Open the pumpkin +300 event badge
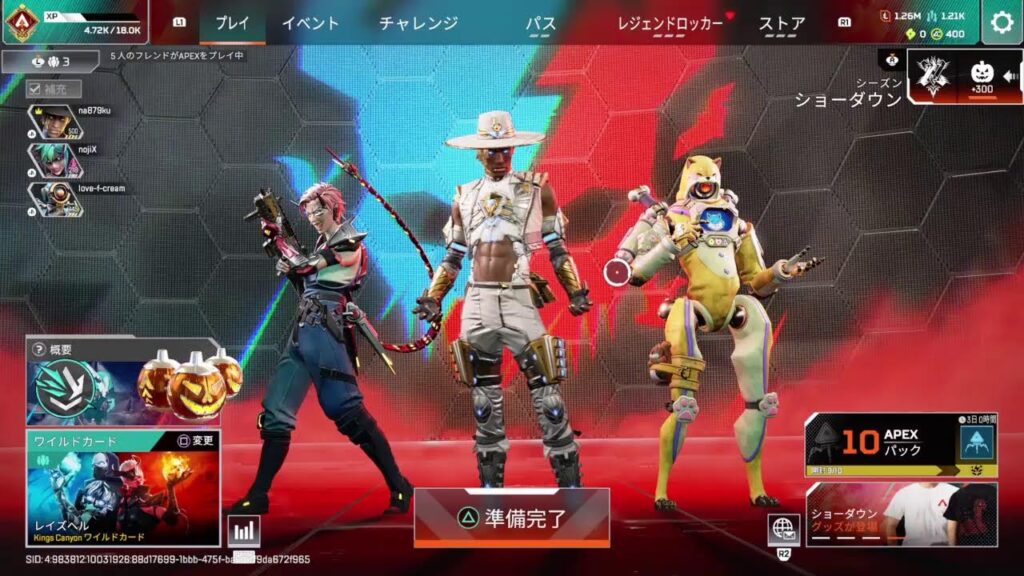Viewport: 1024px width, 576px height. (980, 77)
